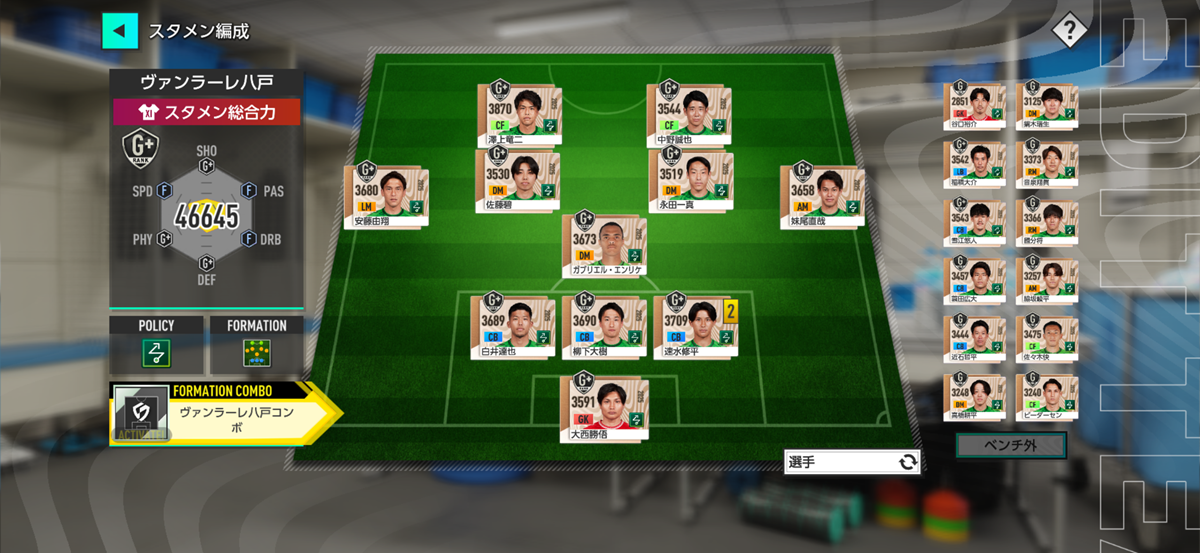1200x553 pixels.
Task: Select goalkeeper 大西勝俉 card
Action: [604, 405]
